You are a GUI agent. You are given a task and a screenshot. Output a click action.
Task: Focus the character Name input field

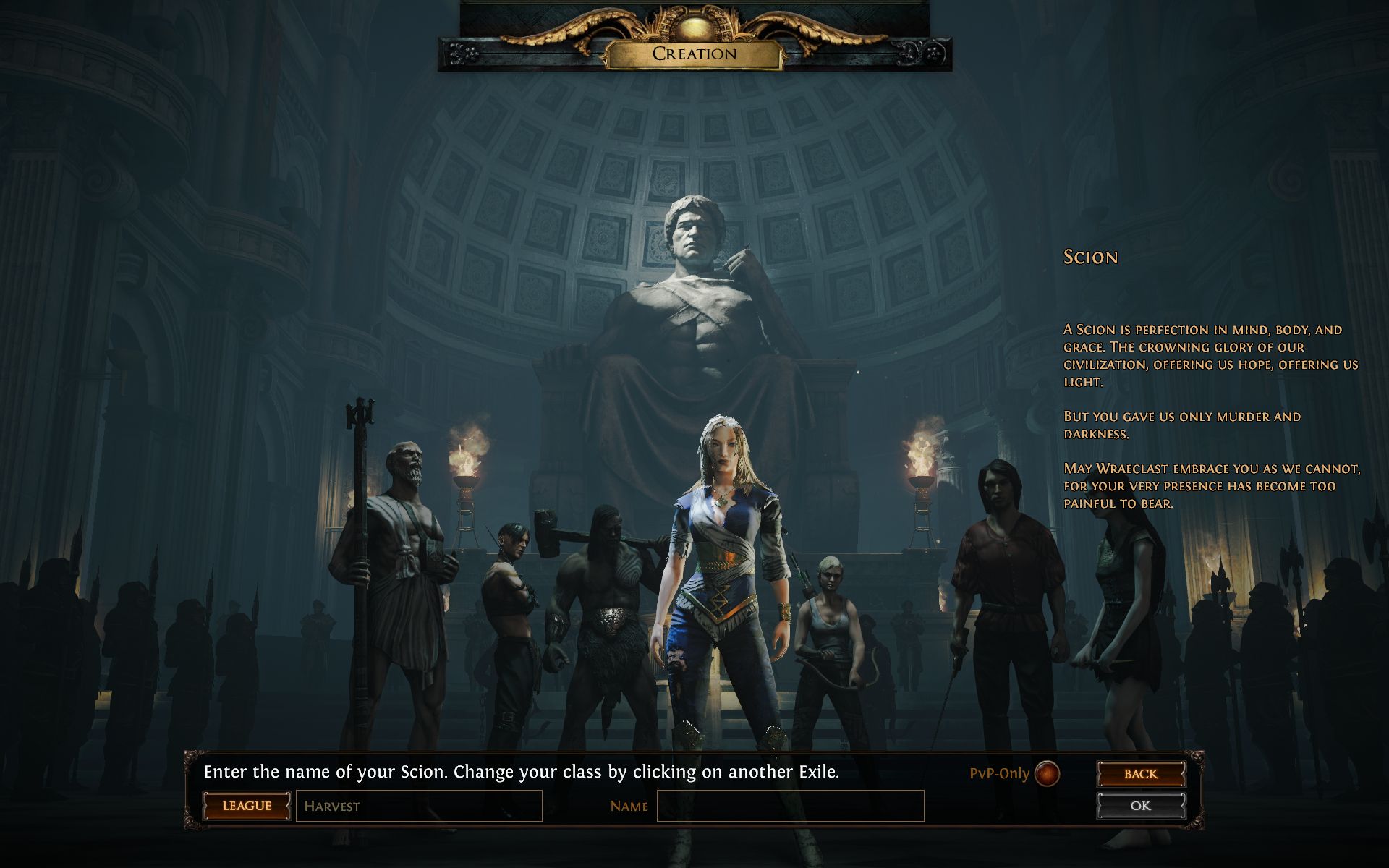pos(790,806)
